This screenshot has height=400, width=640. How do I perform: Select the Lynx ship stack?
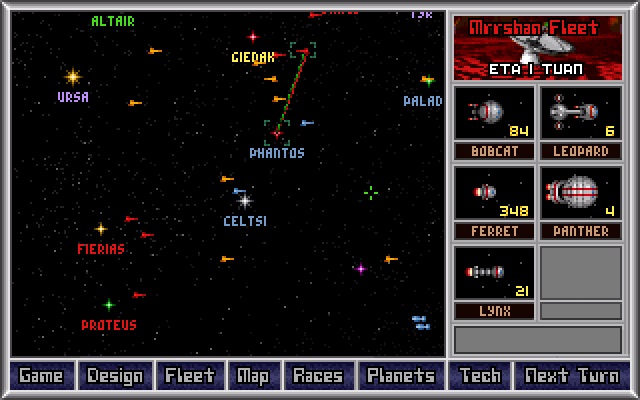494,273
